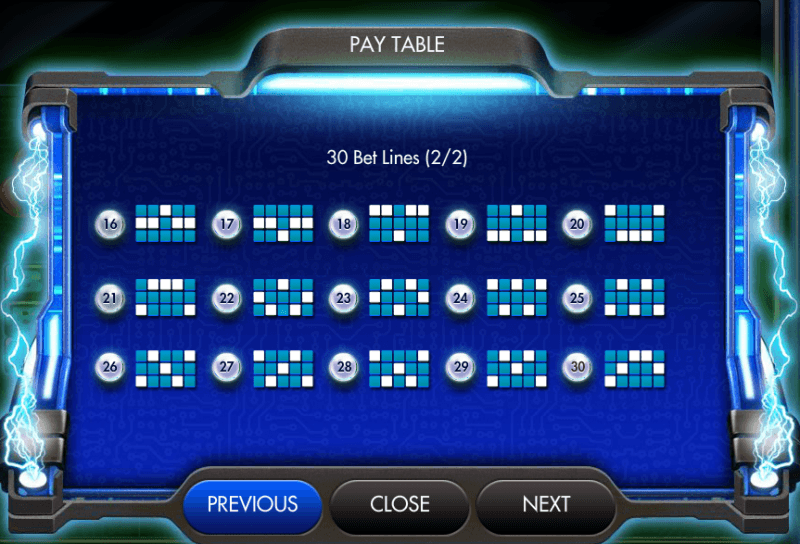The image size is (800, 544).
Task: Close the pay table window
Action: pos(400,504)
